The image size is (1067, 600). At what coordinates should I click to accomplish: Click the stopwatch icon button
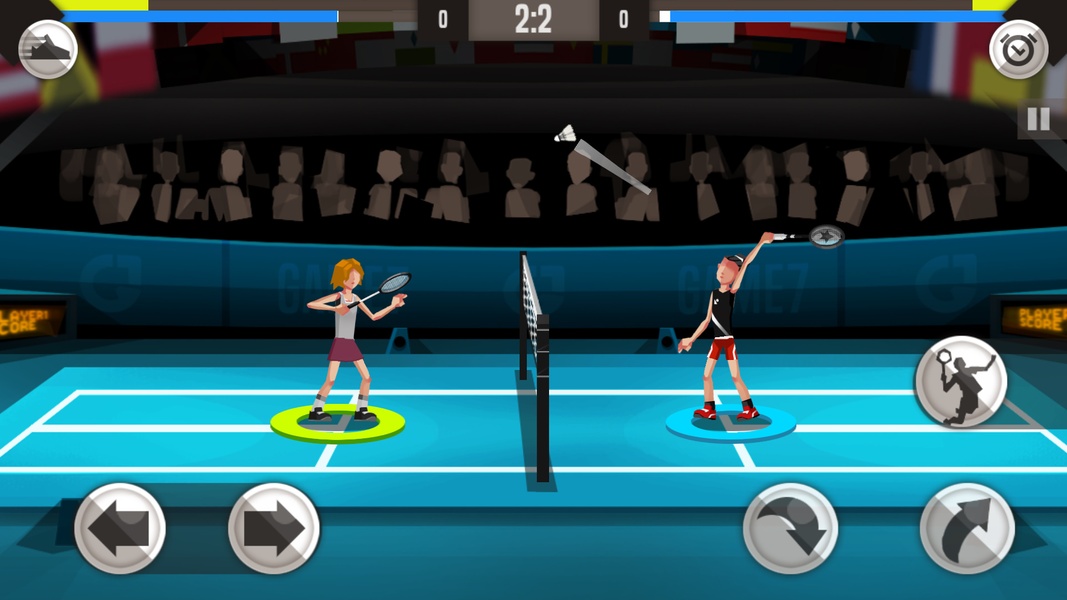[1018, 50]
